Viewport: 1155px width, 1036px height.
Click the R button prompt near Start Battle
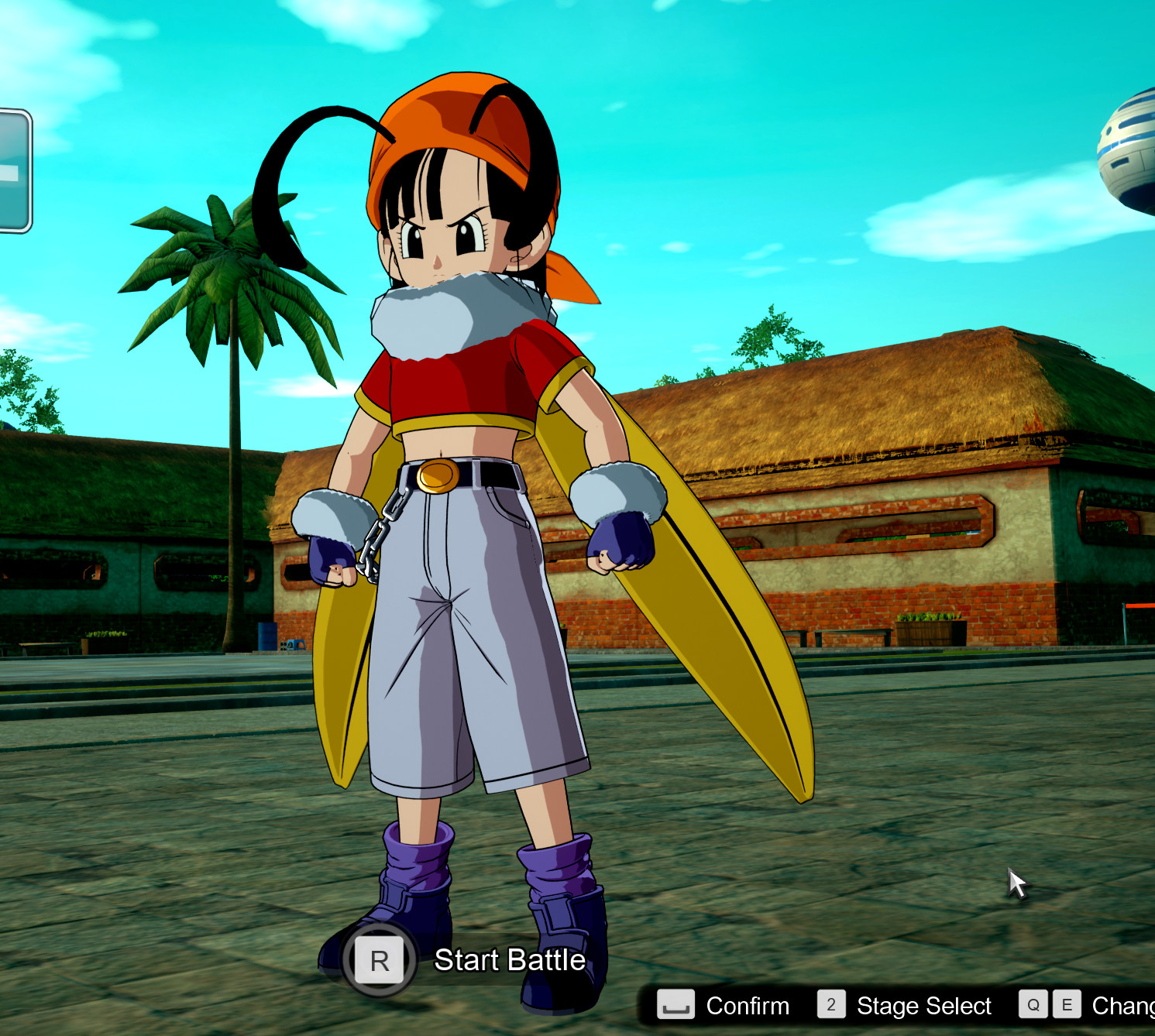(379, 961)
